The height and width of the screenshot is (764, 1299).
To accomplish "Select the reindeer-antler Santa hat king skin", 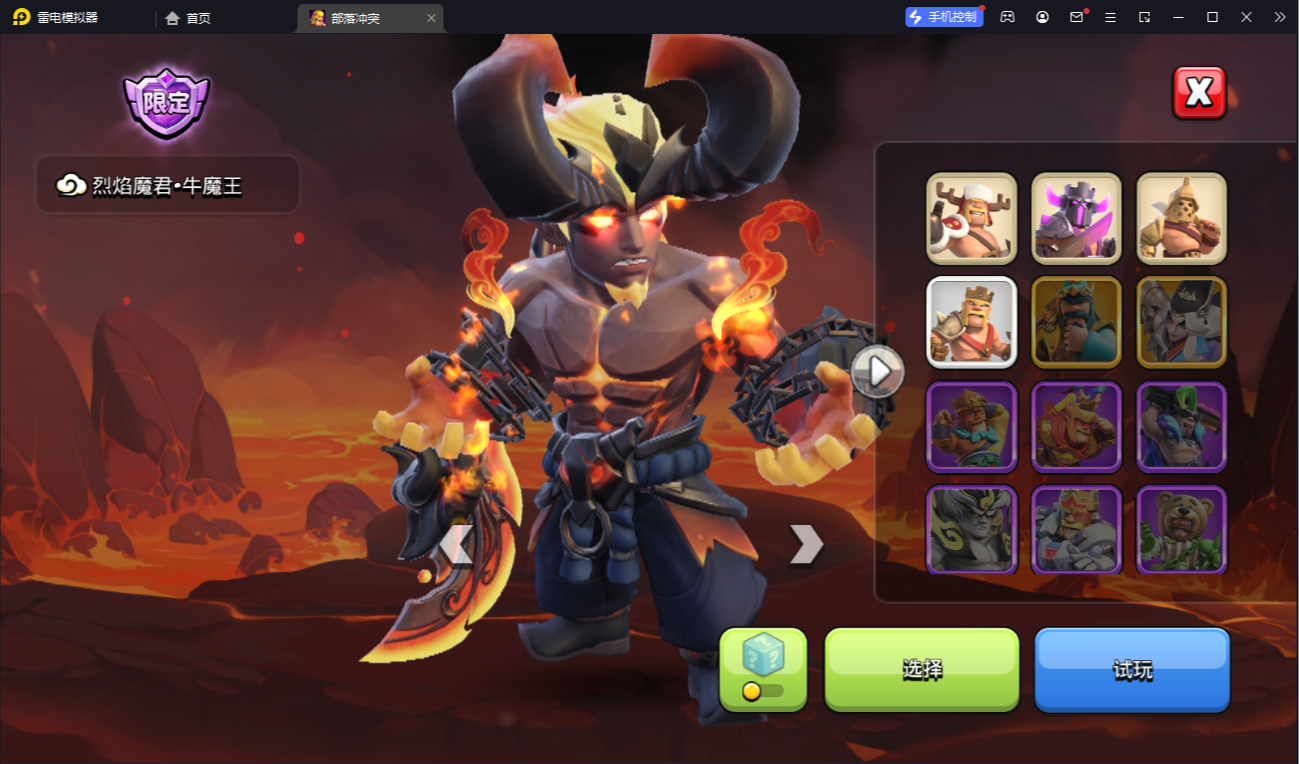I will 971,218.
